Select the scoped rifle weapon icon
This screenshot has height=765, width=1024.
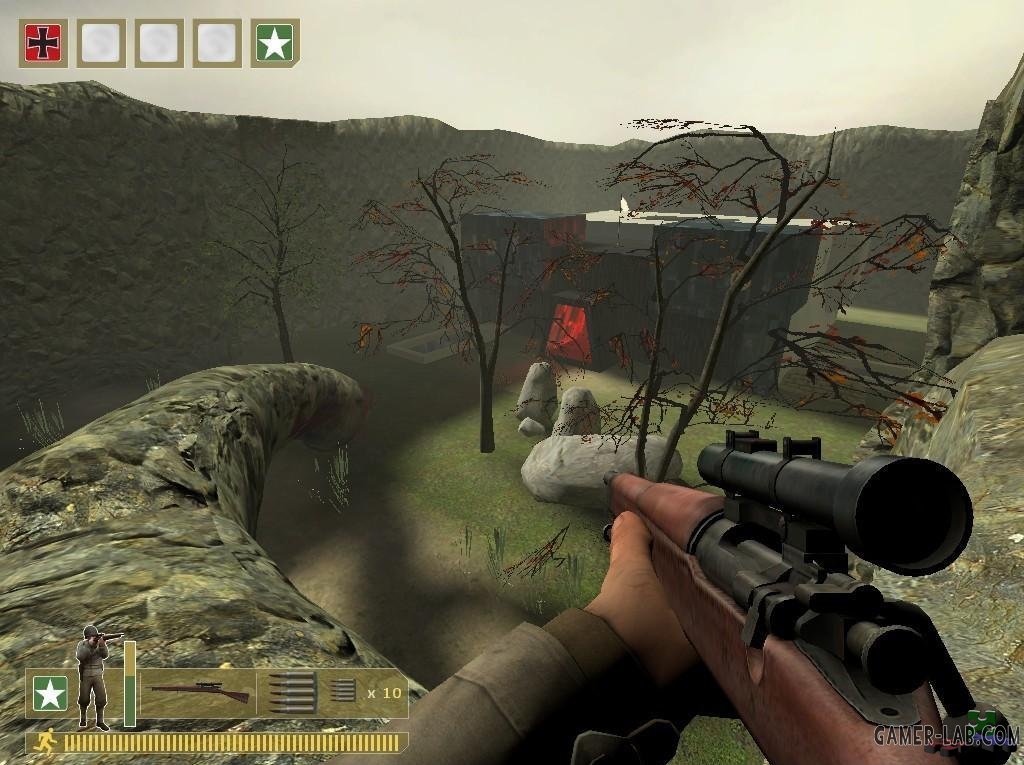[198, 691]
